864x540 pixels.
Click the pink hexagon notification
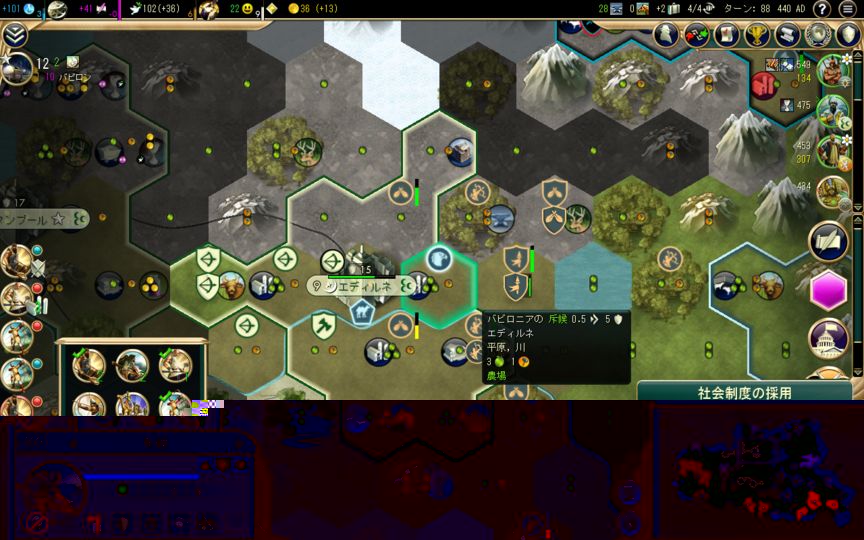pos(829,292)
